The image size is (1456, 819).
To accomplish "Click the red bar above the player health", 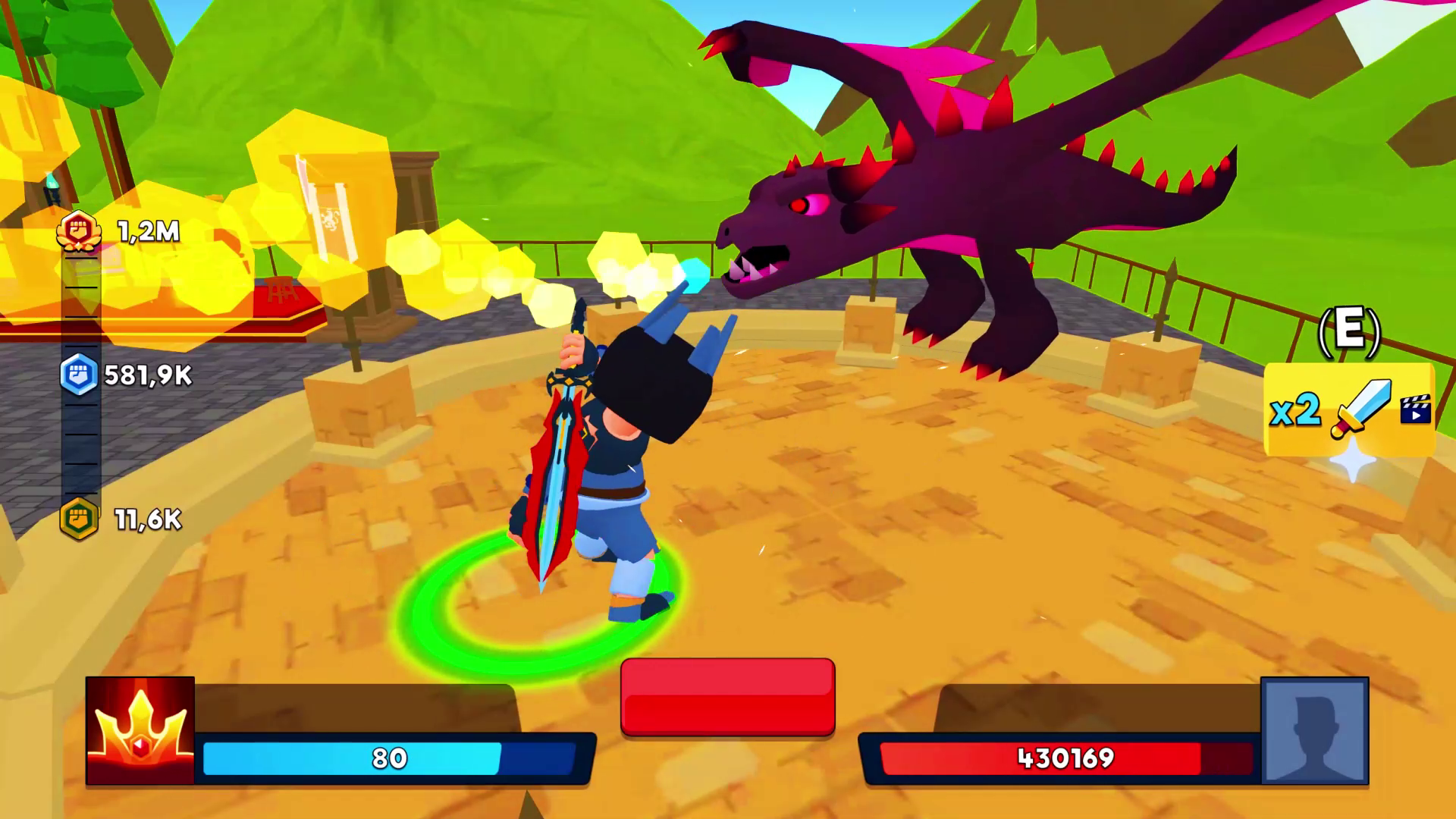I will pyautogui.click(x=726, y=696).
